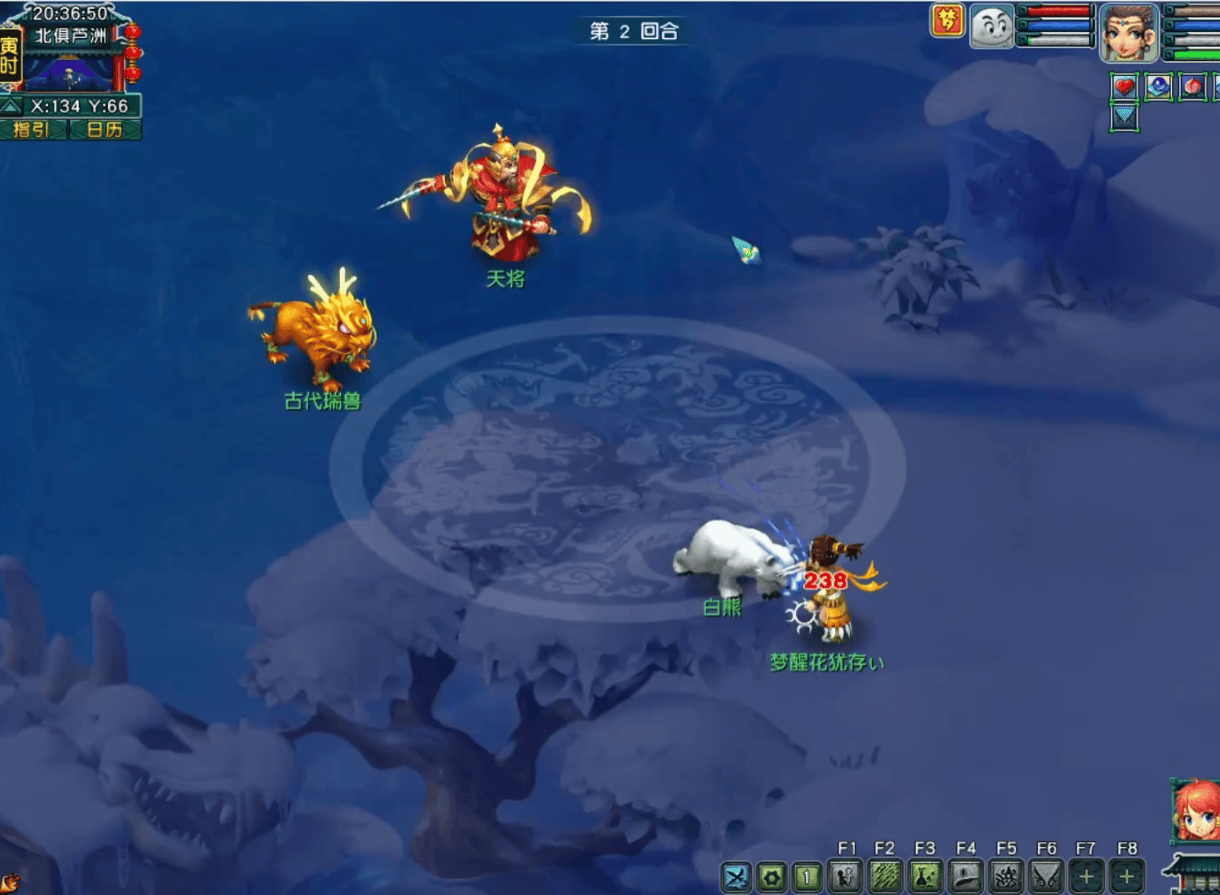Open the 指引 guide button
Image resolution: width=1220 pixels, height=895 pixels.
pos(33,130)
